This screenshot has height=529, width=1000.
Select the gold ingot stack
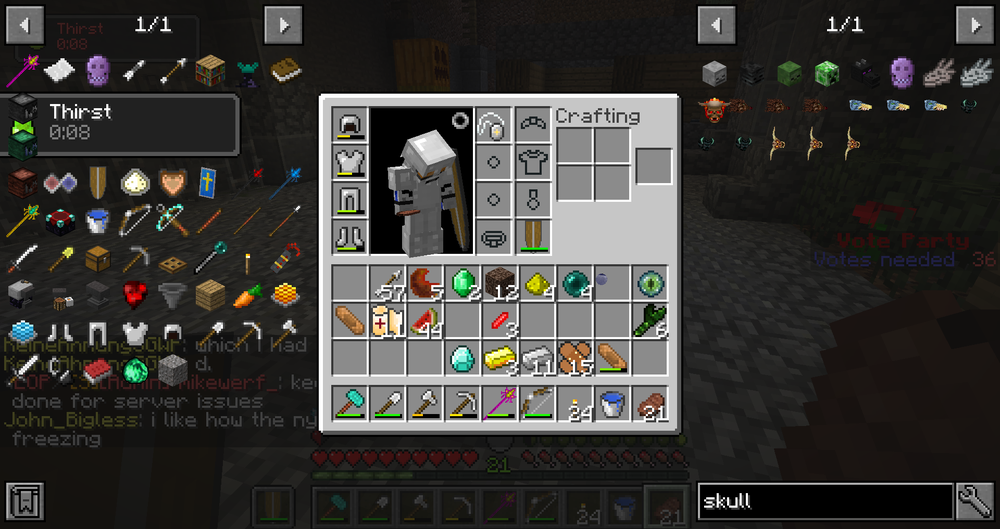coord(499,357)
